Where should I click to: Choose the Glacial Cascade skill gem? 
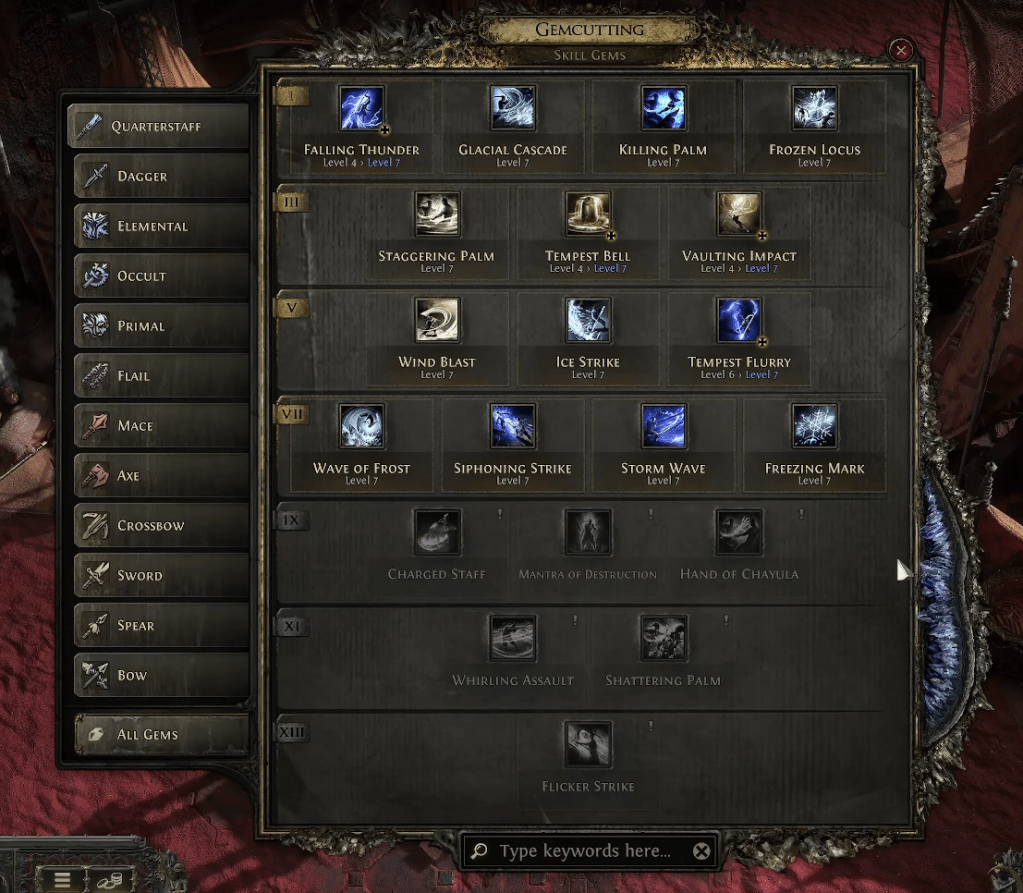[512, 108]
